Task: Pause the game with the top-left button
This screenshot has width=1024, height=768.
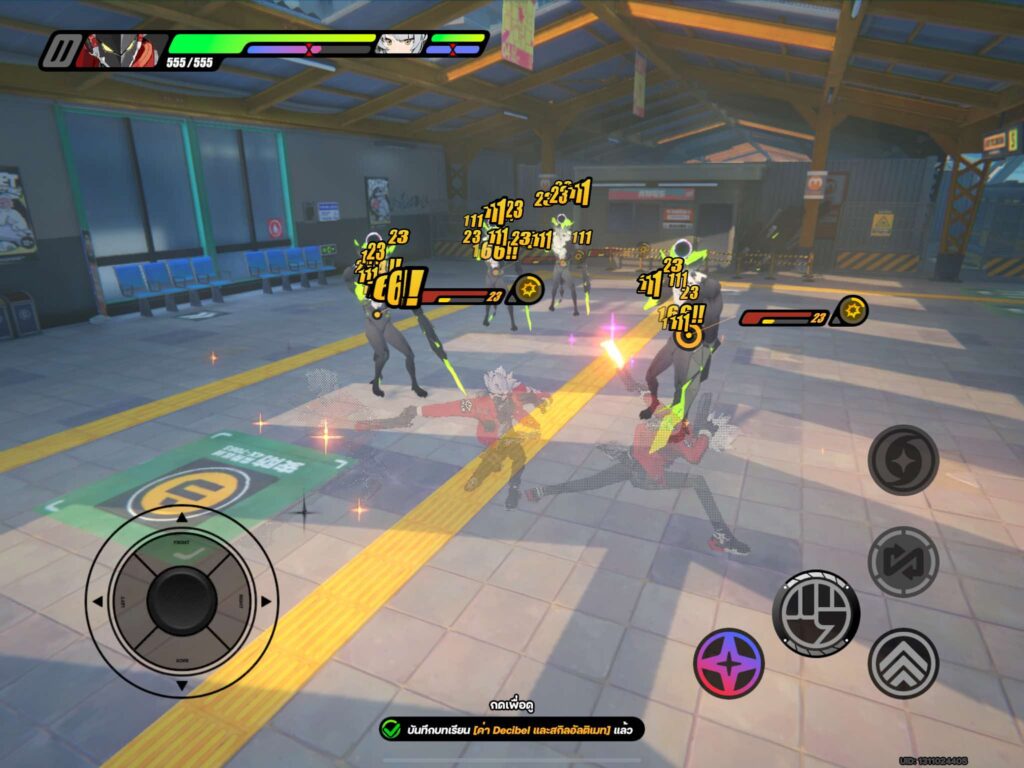Action: [62, 49]
